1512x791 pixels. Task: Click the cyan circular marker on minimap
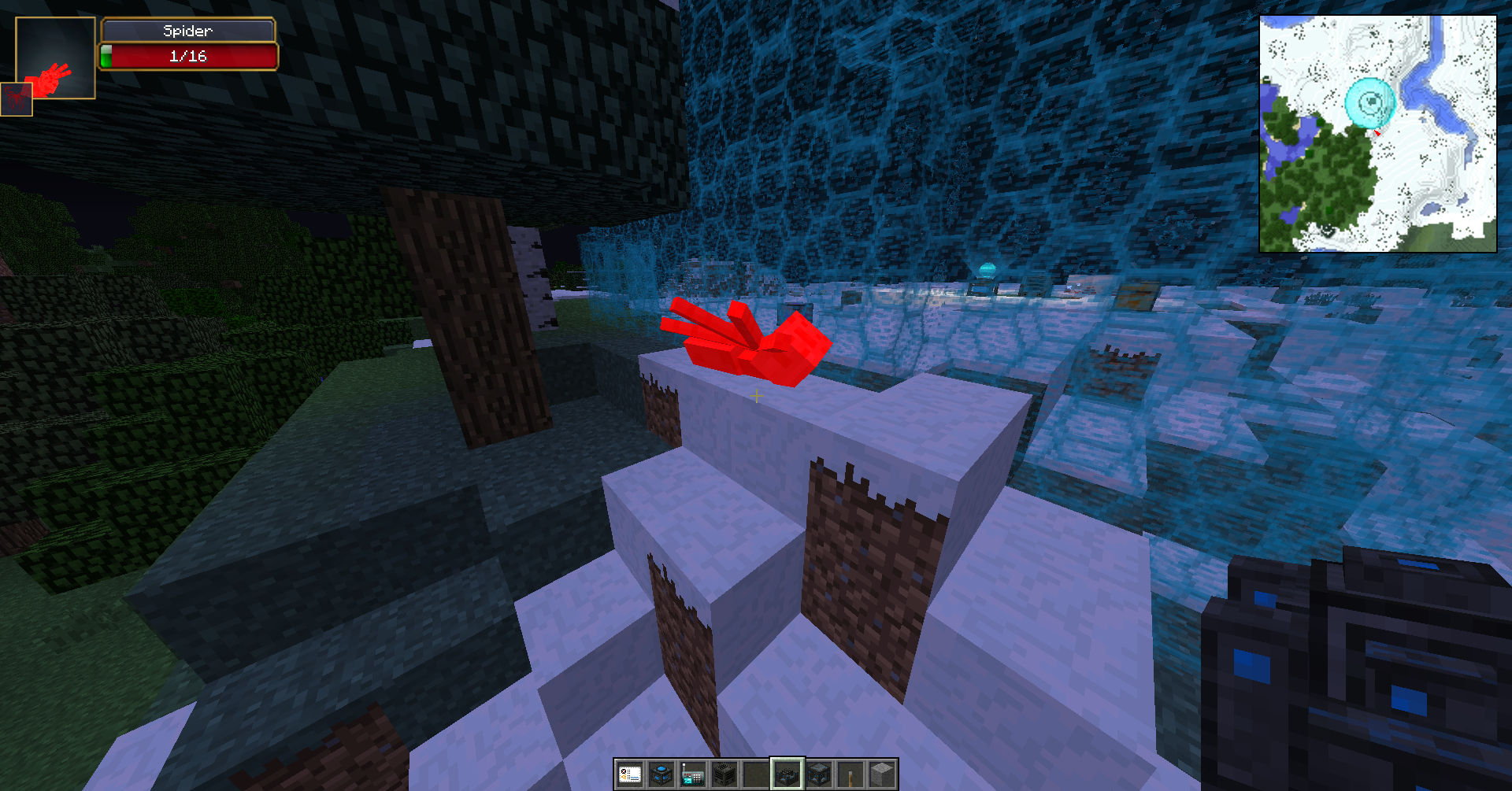click(x=1370, y=102)
